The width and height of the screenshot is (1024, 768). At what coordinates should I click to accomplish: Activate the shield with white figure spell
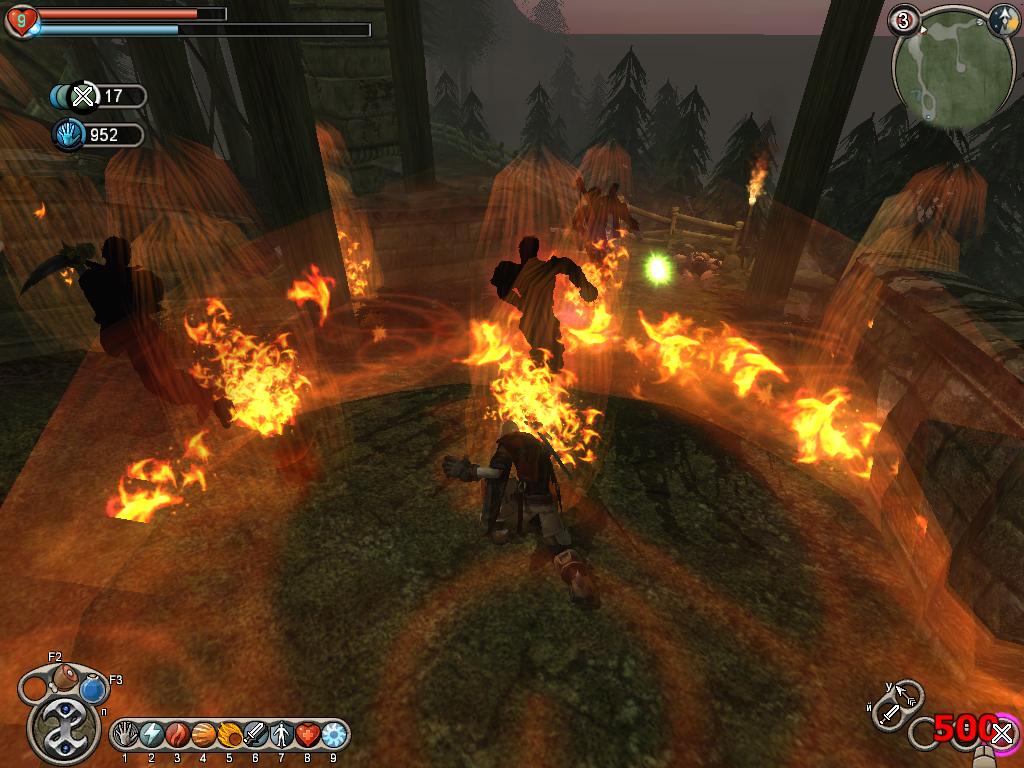tap(281, 735)
